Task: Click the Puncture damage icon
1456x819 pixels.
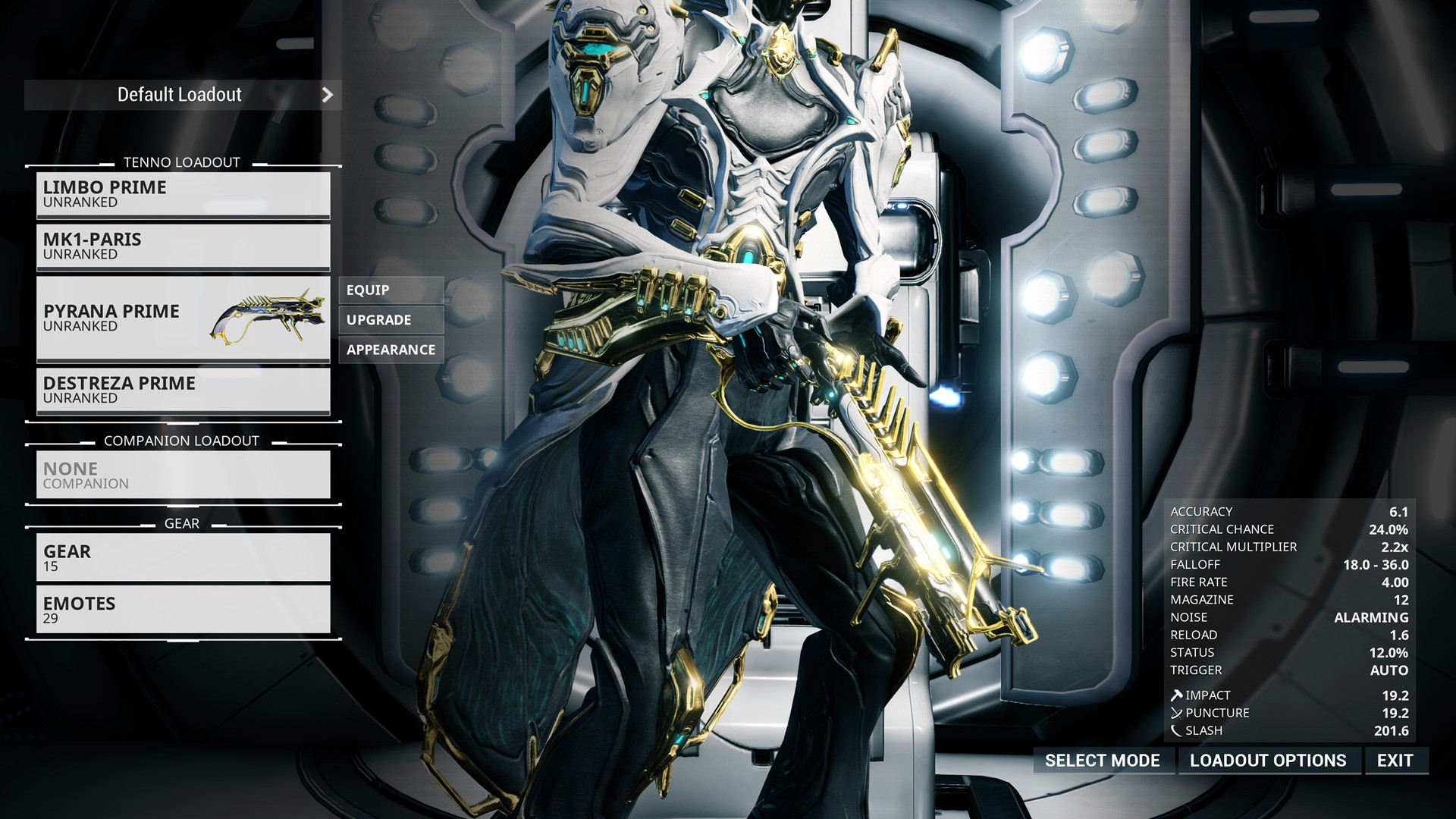Action: (1176, 713)
